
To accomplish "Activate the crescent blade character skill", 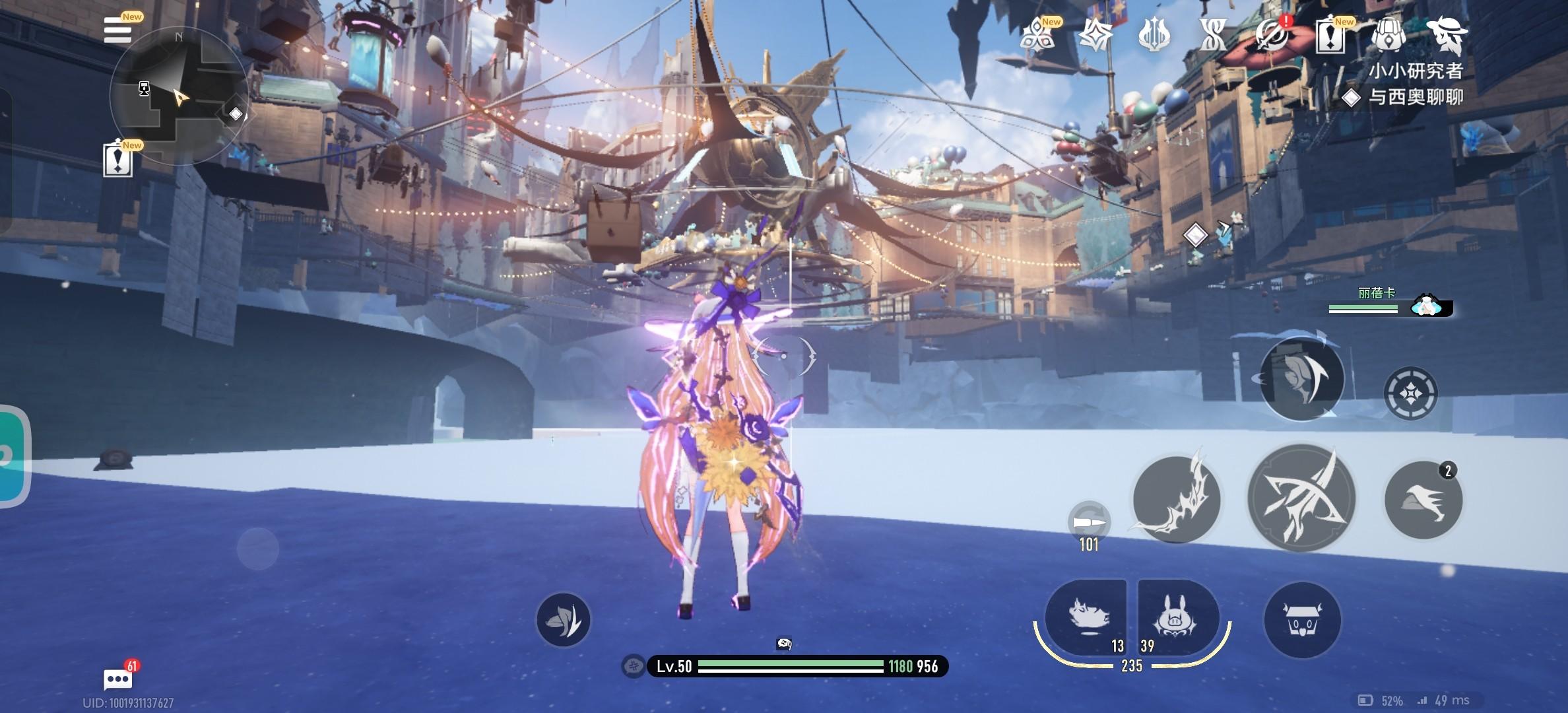I will 1301,378.
